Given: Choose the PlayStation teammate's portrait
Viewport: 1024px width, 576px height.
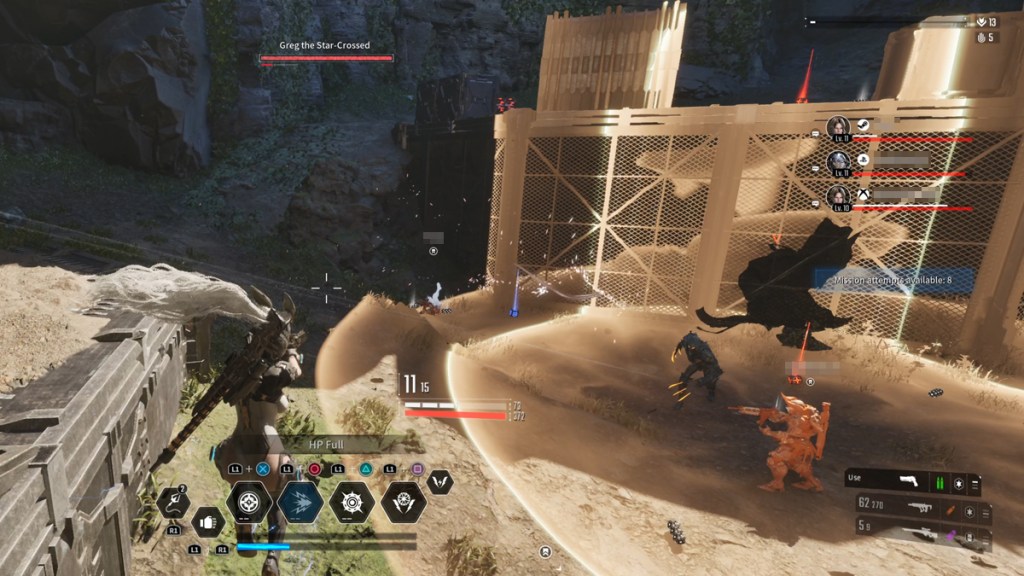Looking at the screenshot, I should click(x=838, y=160).
